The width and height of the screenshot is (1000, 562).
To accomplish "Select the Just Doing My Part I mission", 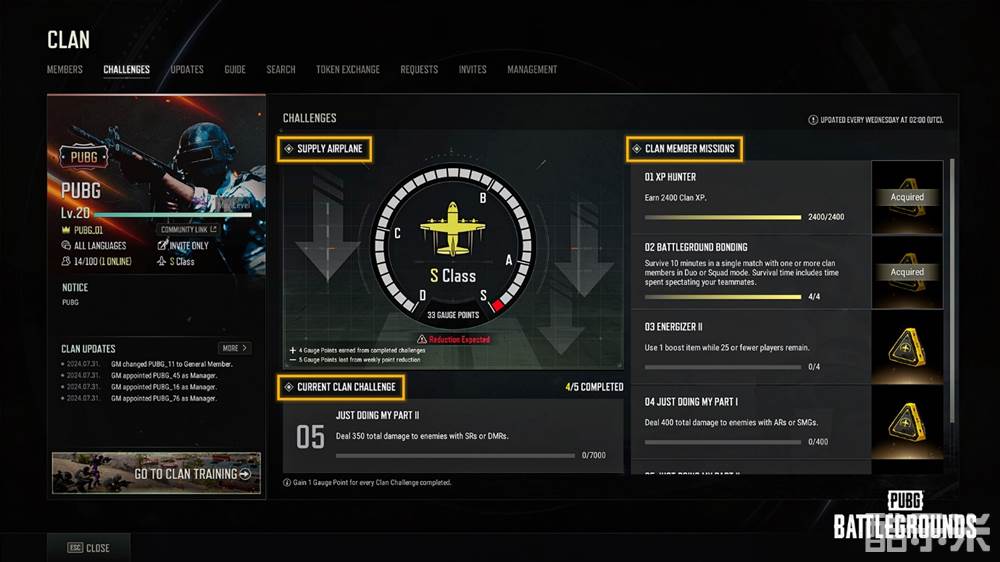I will tap(750, 420).
